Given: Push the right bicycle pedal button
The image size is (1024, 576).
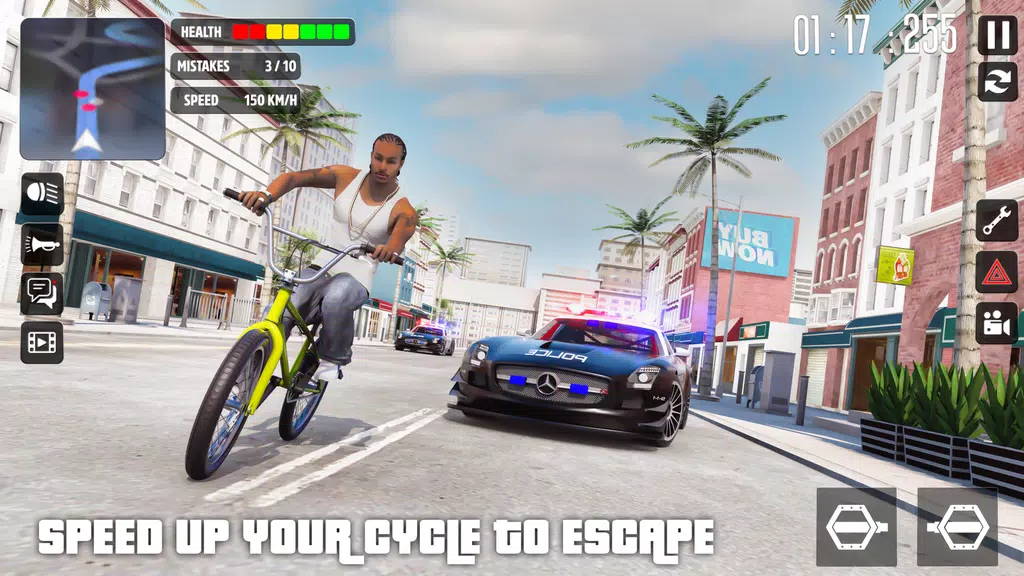Looking at the screenshot, I should tap(957, 527).
